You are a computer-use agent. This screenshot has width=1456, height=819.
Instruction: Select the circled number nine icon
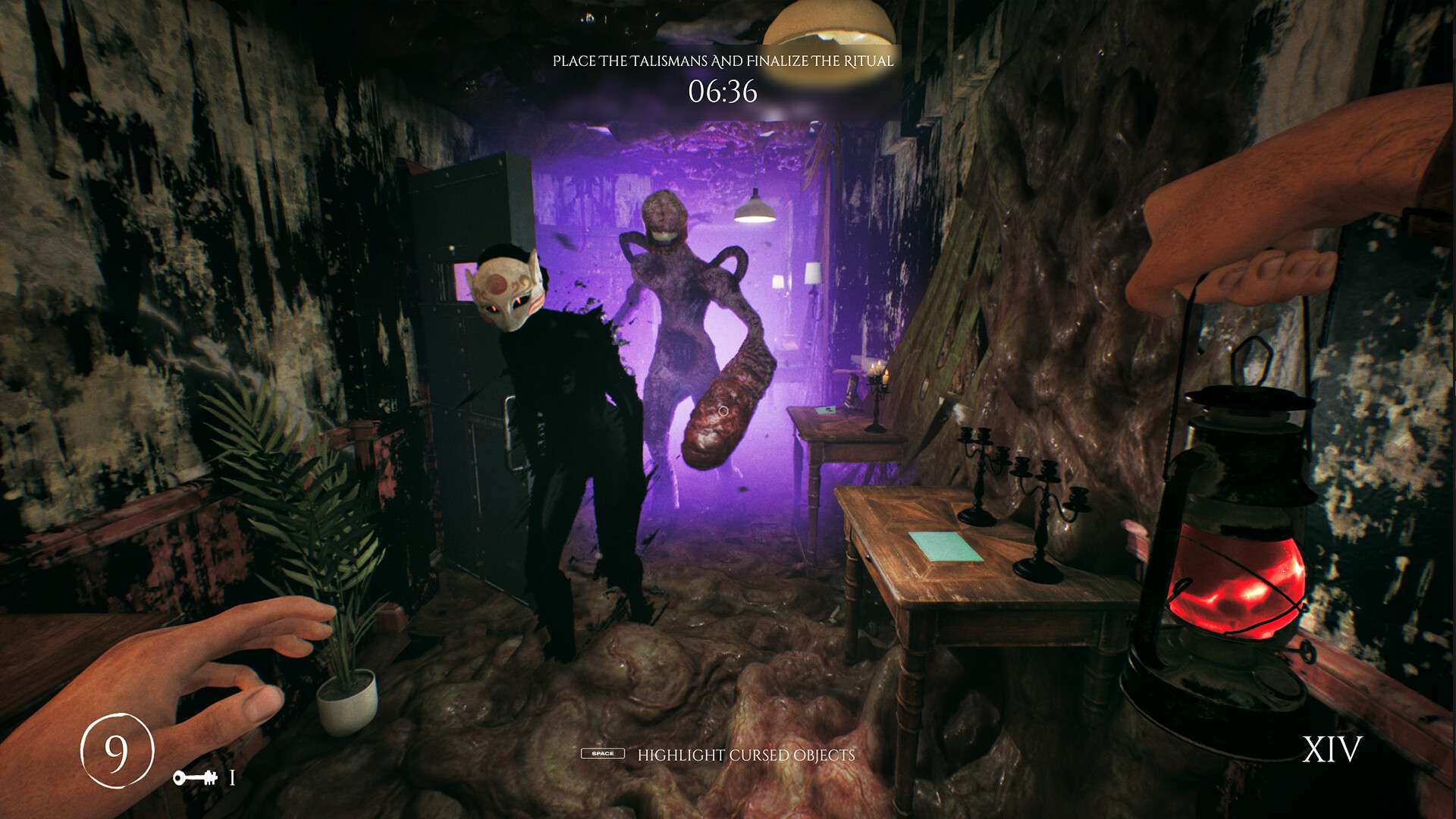point(117,751)
